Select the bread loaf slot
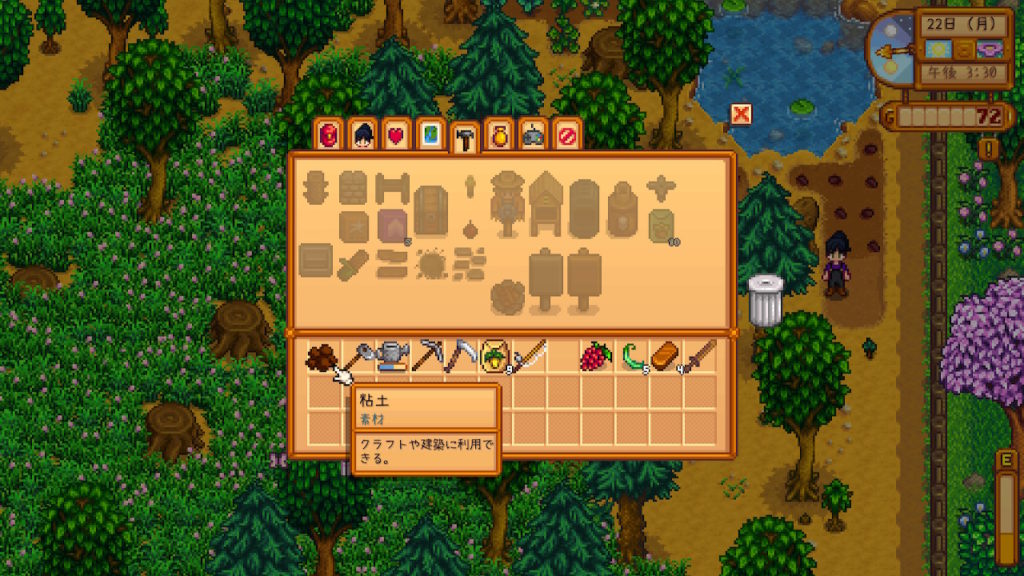Viewport: 1024px width, 576px height. (x=665, y=357)
